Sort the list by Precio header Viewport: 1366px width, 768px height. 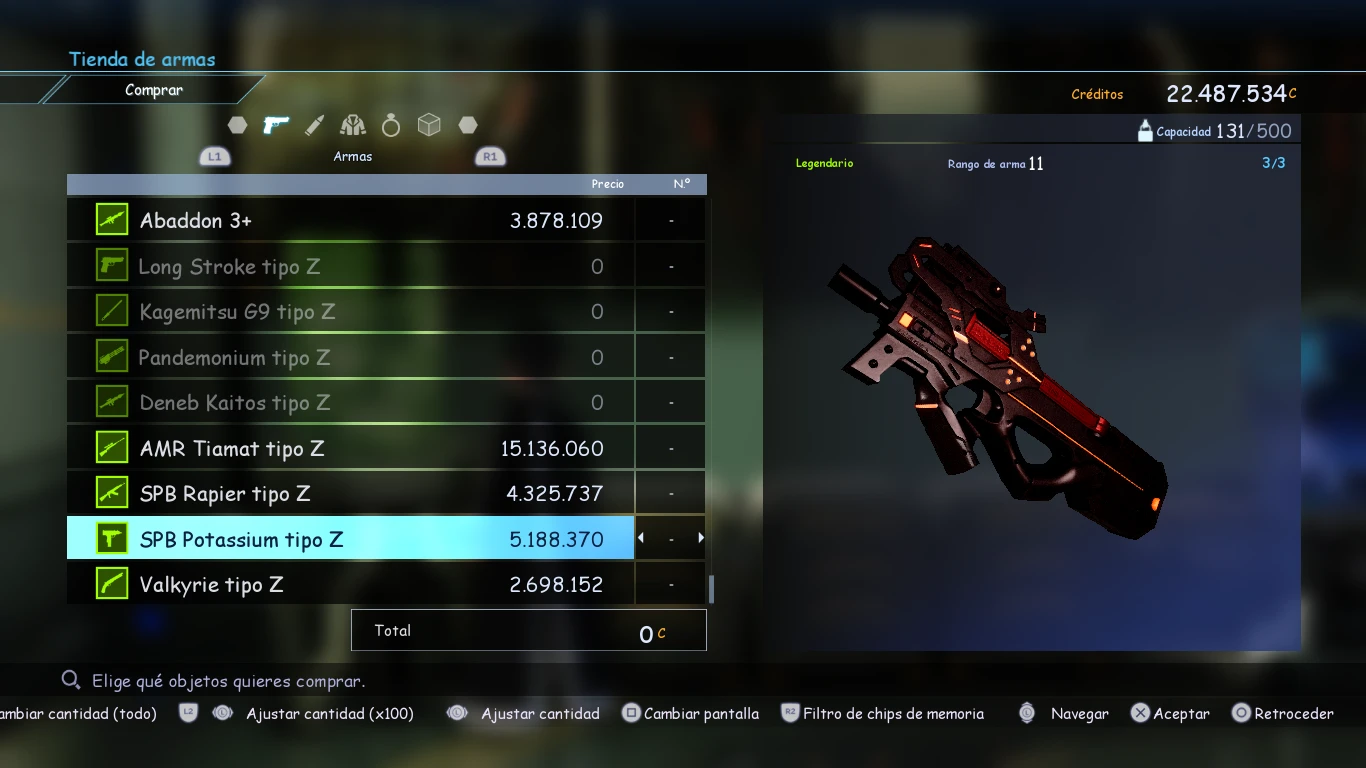[x=607, y=184]
